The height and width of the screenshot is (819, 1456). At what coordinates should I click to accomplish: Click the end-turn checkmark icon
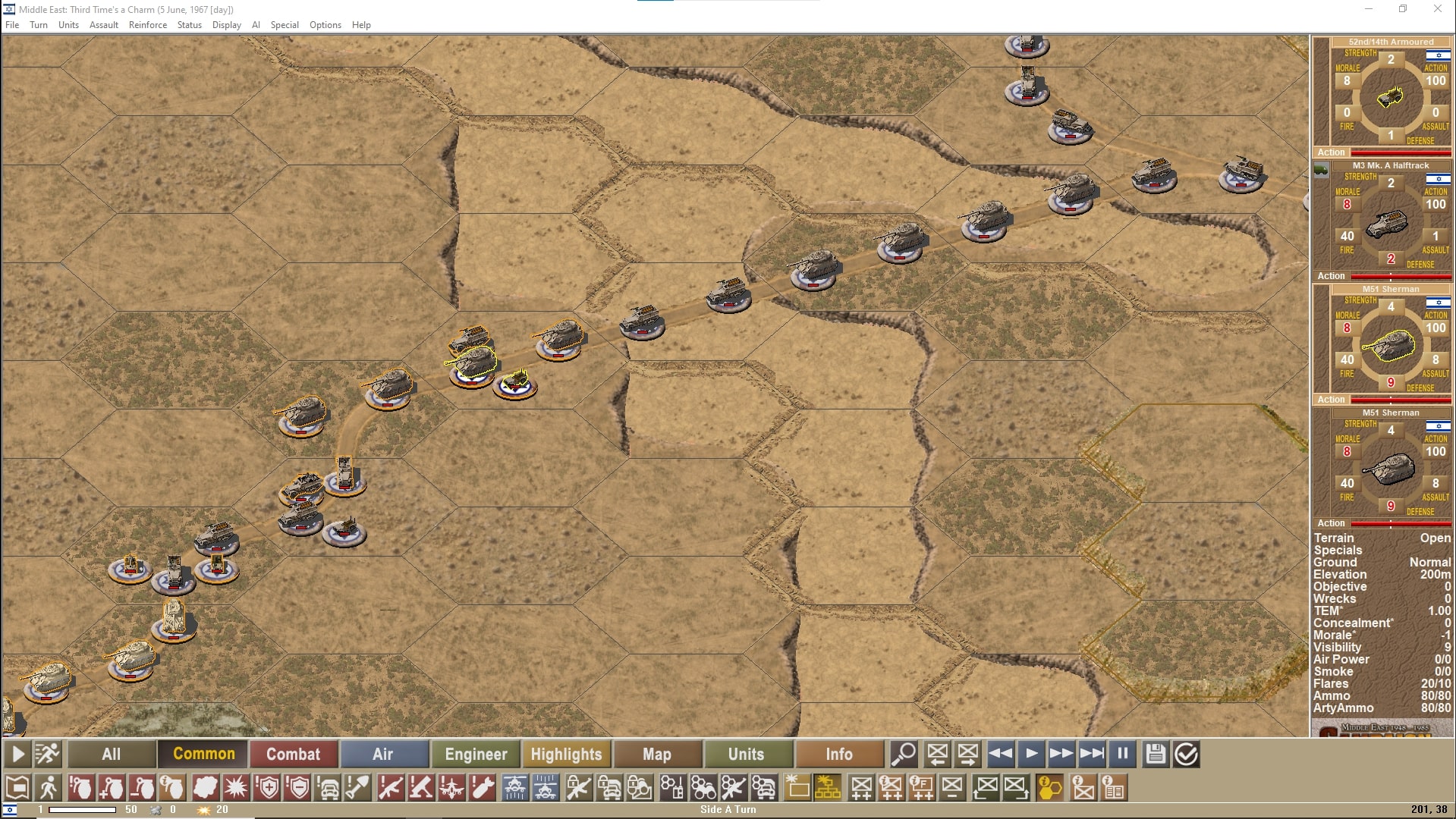pyautogui.click(x=1184, y=754)
